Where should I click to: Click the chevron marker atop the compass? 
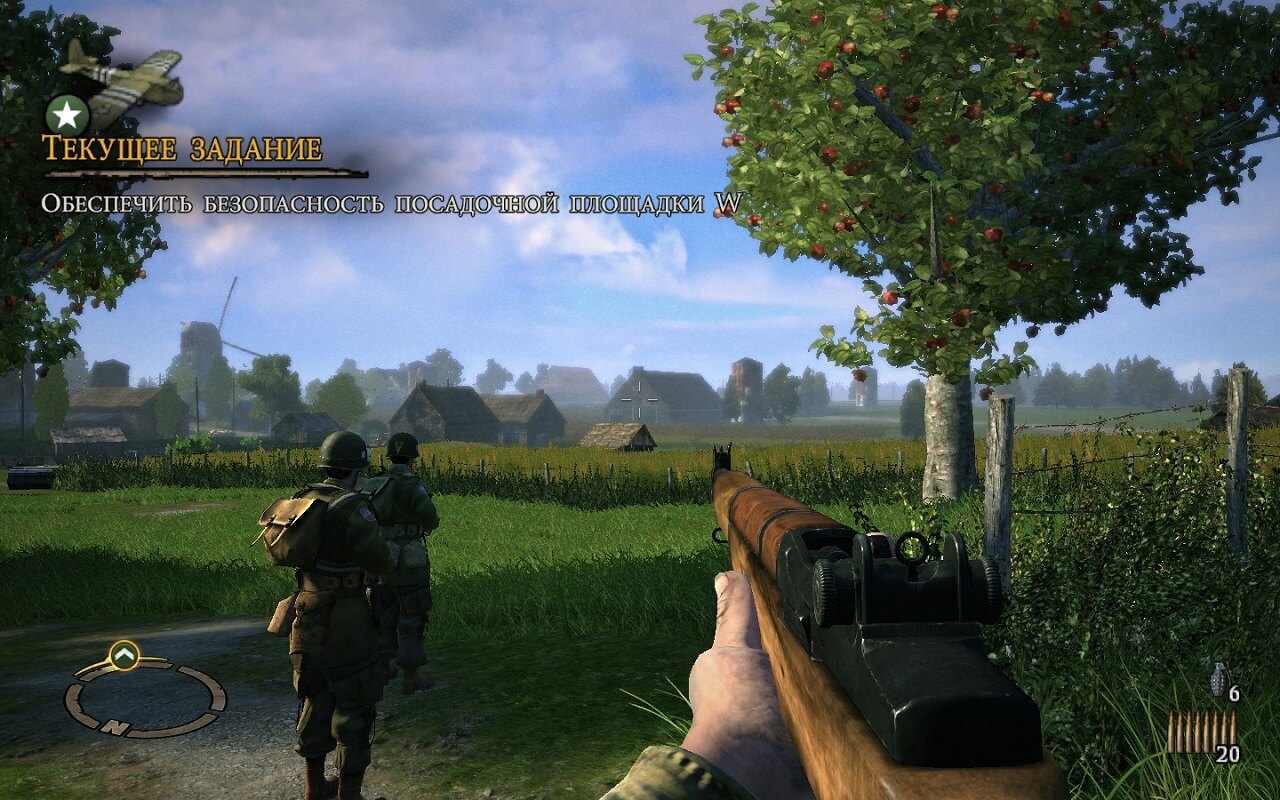pos(124,655)
